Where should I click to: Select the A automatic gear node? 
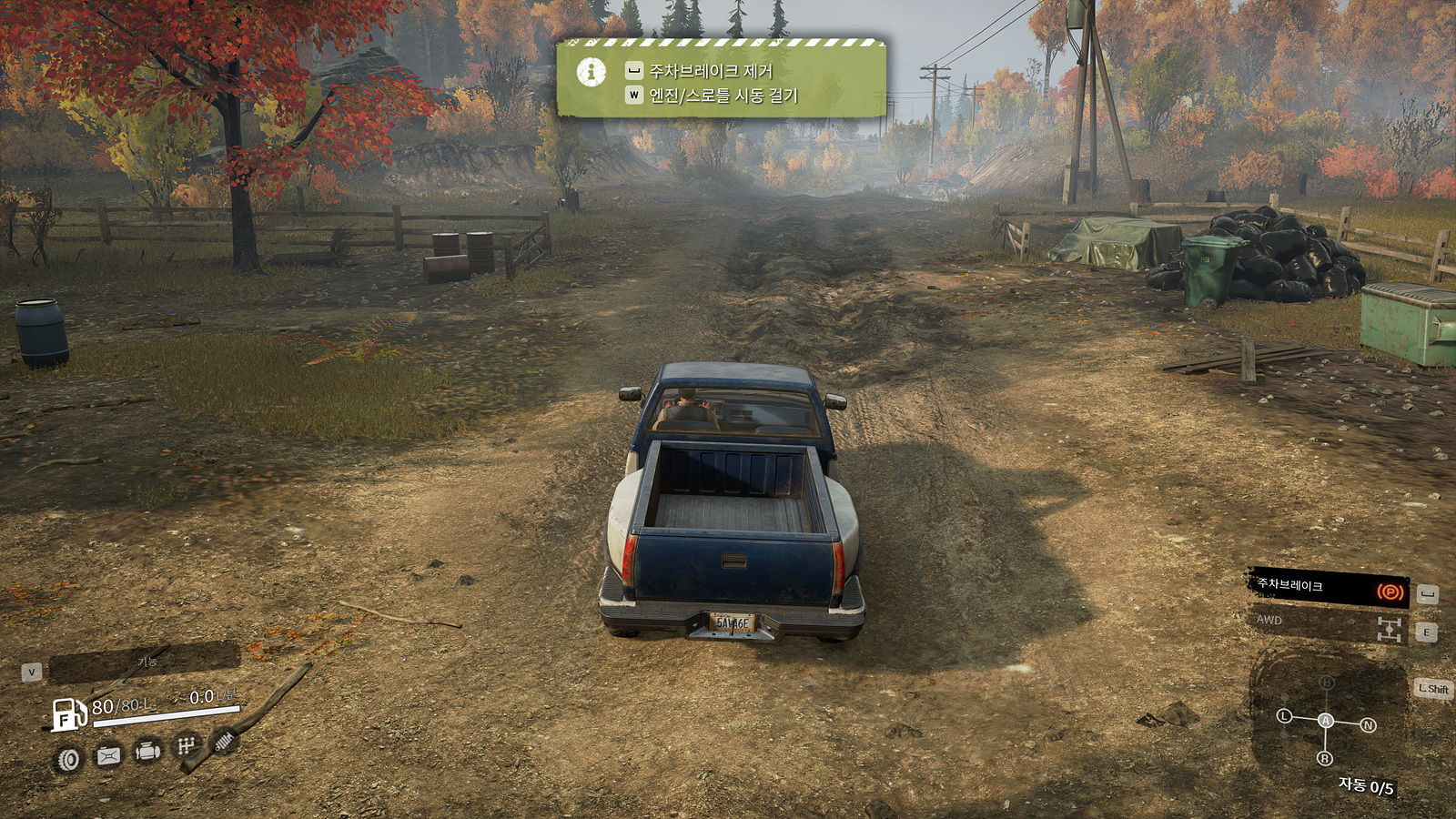click(1326, 721)
